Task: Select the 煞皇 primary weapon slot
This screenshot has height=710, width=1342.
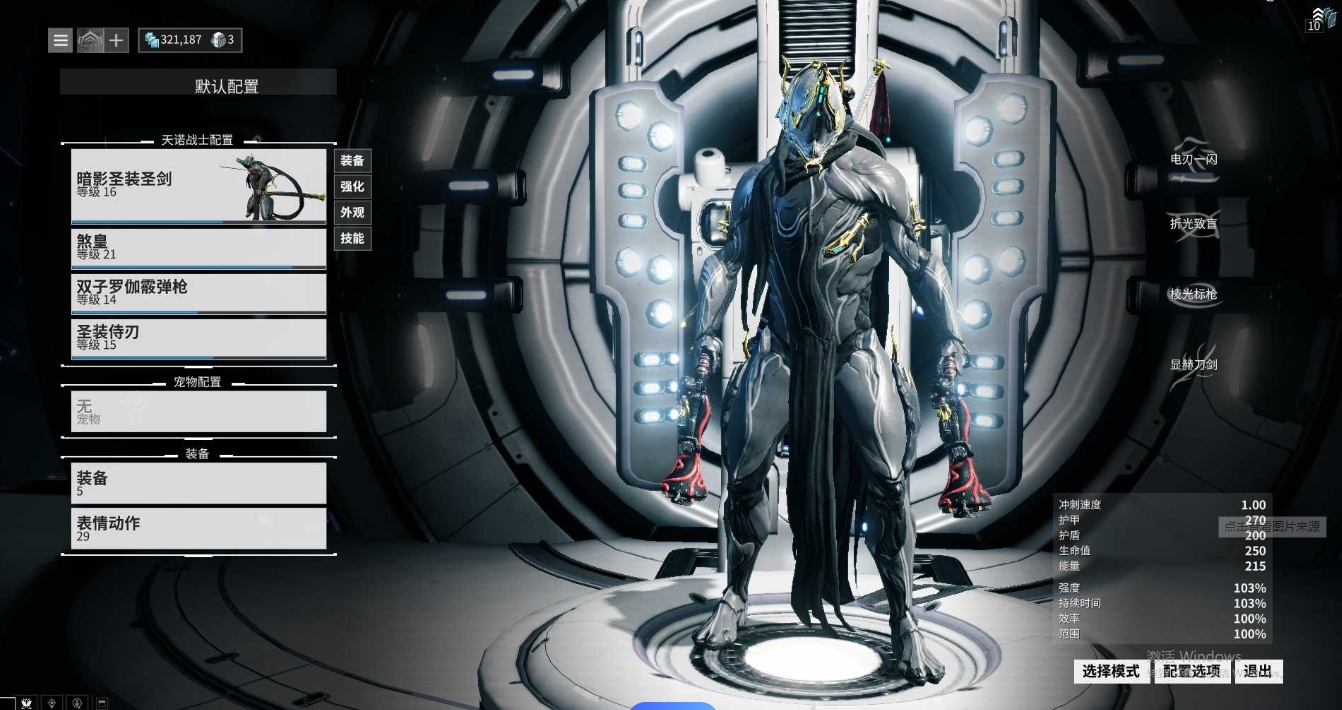Action: click(x=198, y=247)
